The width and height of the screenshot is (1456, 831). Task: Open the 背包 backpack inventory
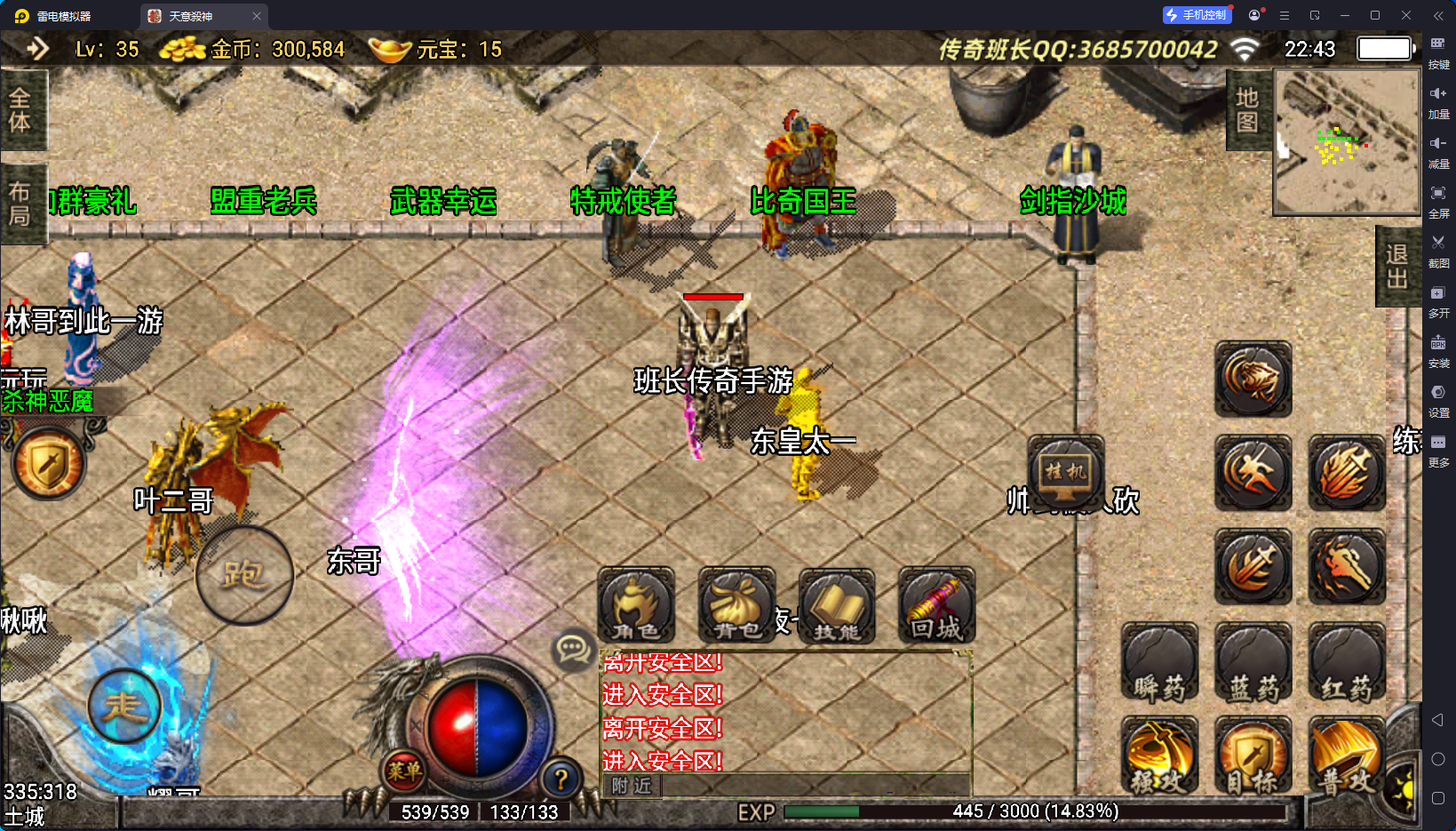(x=736, y=606)
